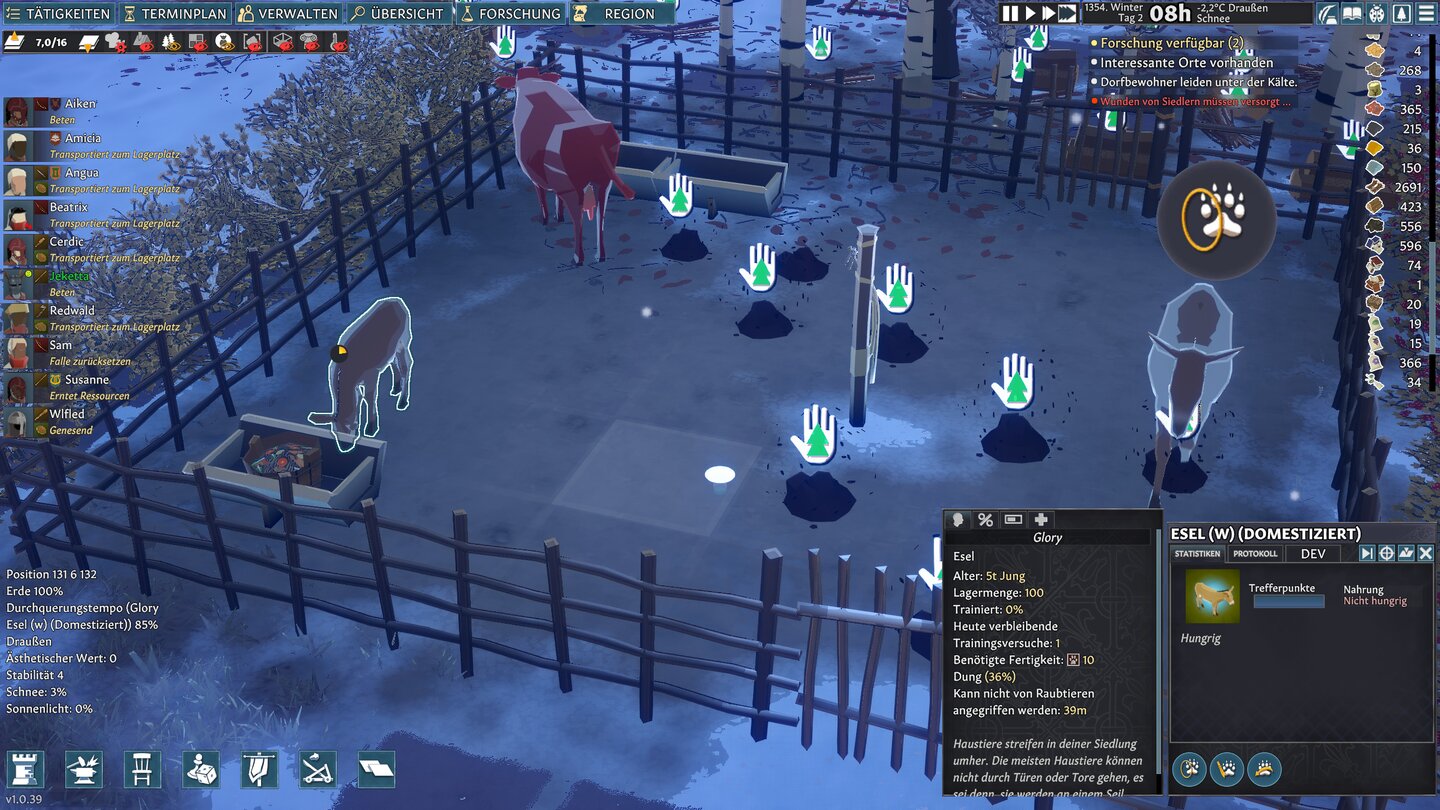1440x810 pixels.
Task: Open the Tätigkeiten menu
Action: (x=58, y=14)
